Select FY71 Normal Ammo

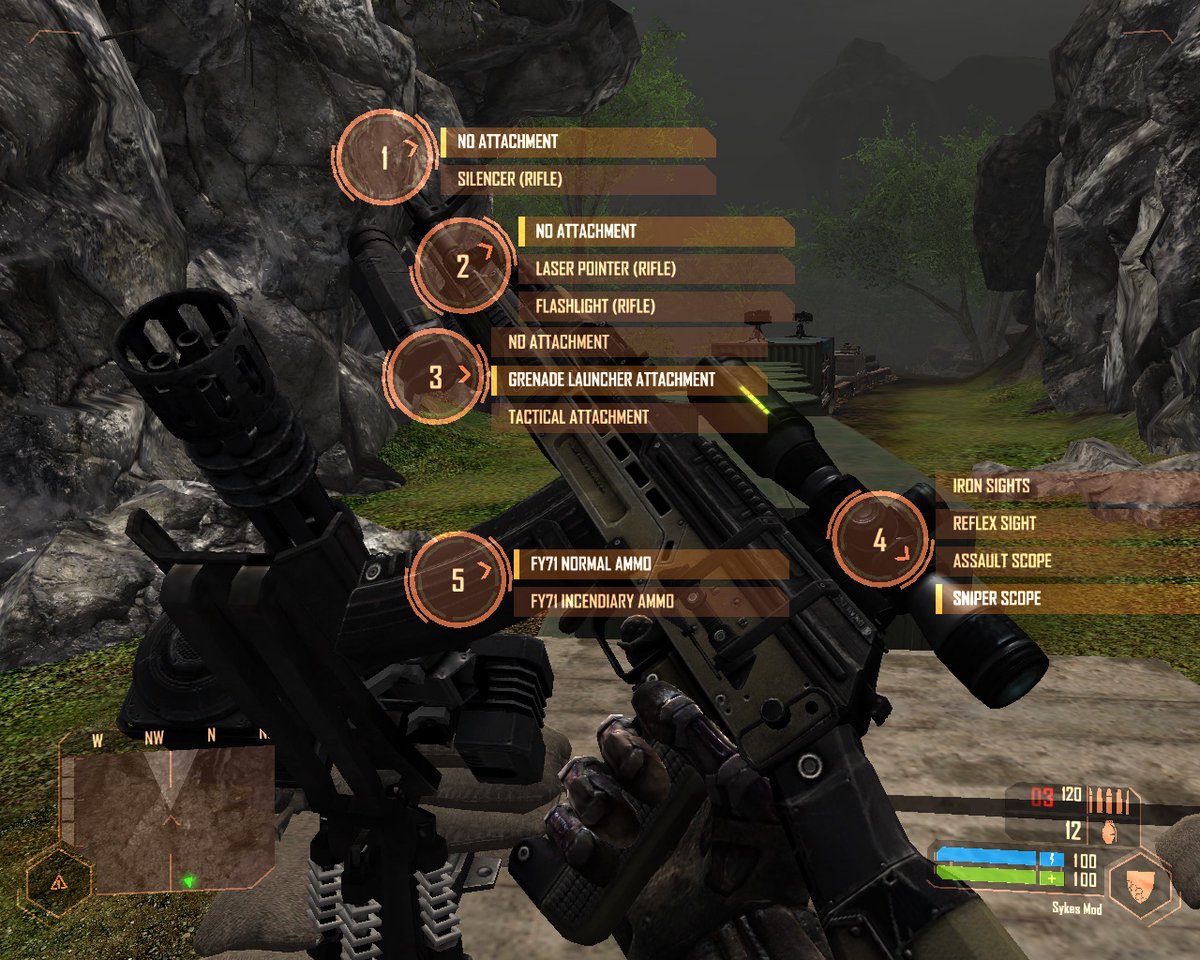650,564
